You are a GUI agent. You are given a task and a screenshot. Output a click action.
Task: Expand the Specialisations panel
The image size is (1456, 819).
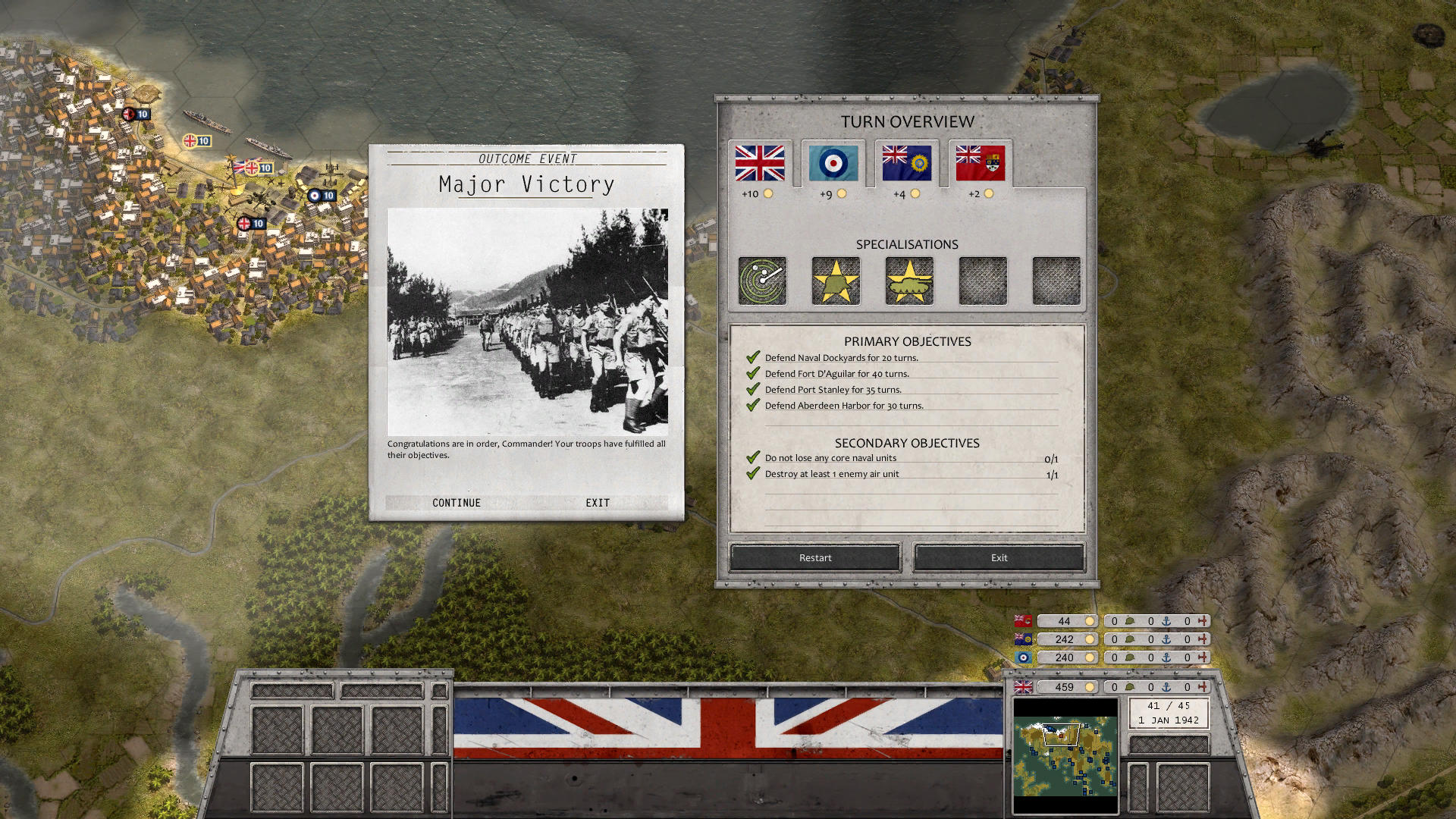(907, 244)
